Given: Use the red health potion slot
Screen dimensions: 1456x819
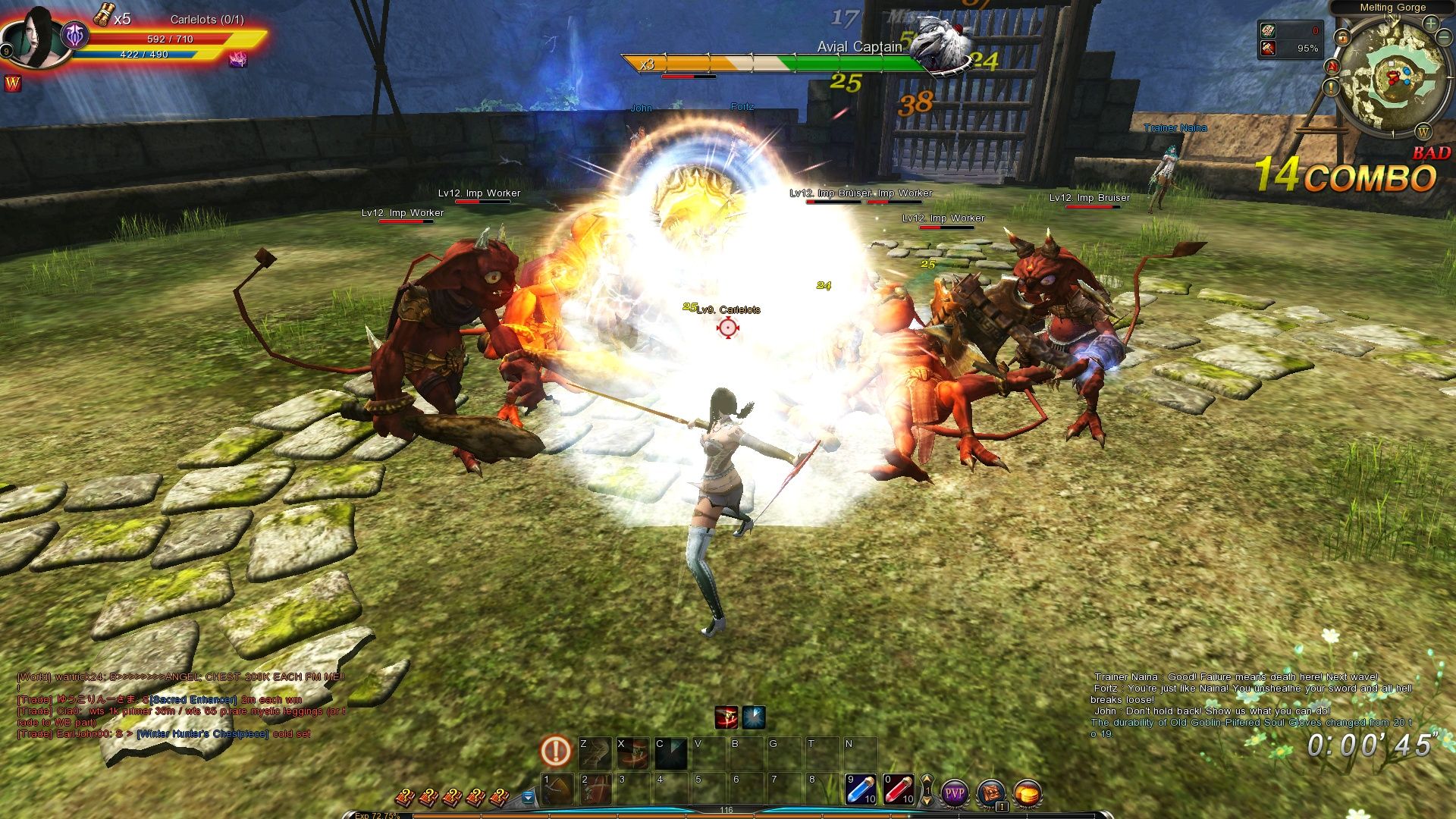Looking at the screenshot, I should click(x=898, y=789).
